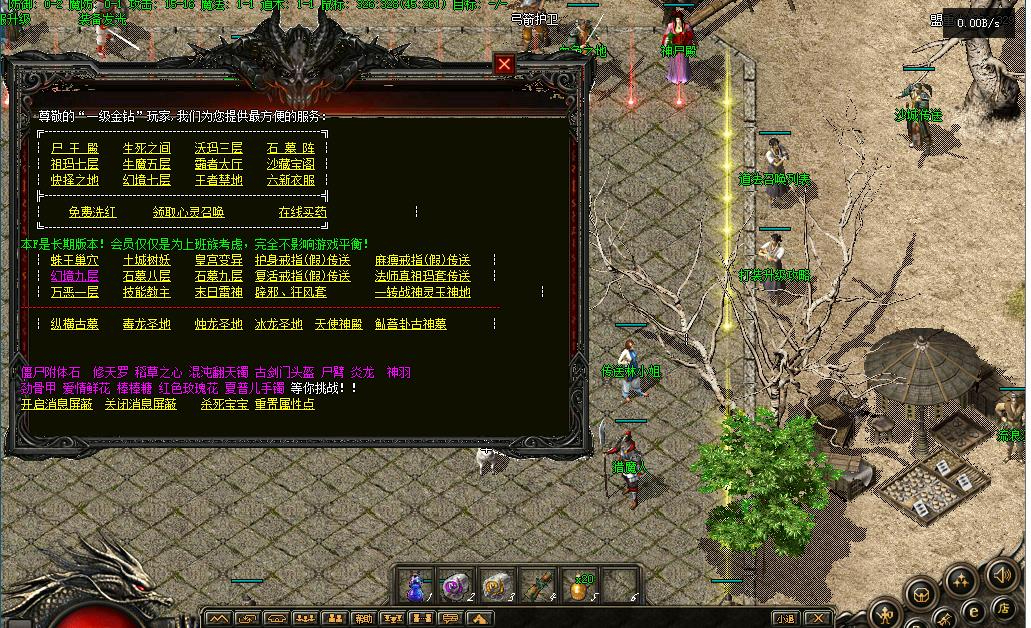Teleport to 生死之间
Screen dimensions: 1031x628
pyautogui.click(x=147, y=148)
